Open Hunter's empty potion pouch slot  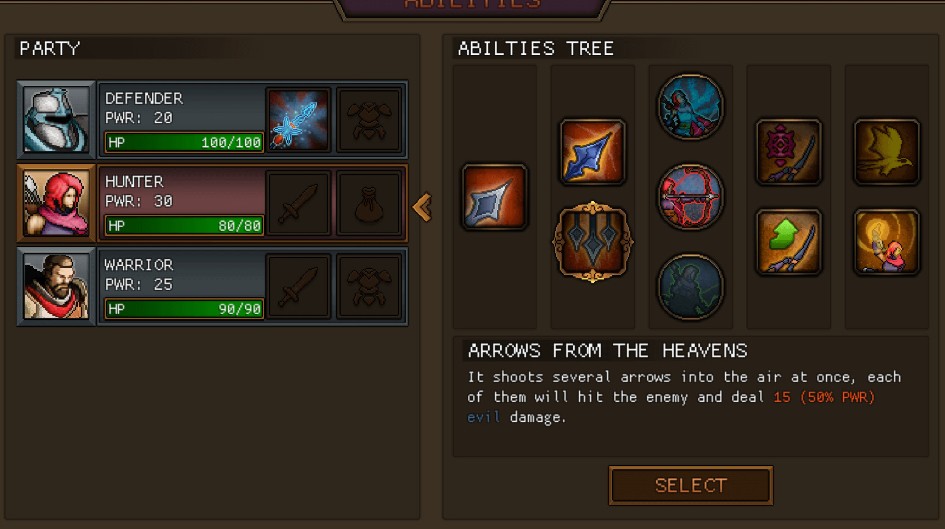[369, 203]
